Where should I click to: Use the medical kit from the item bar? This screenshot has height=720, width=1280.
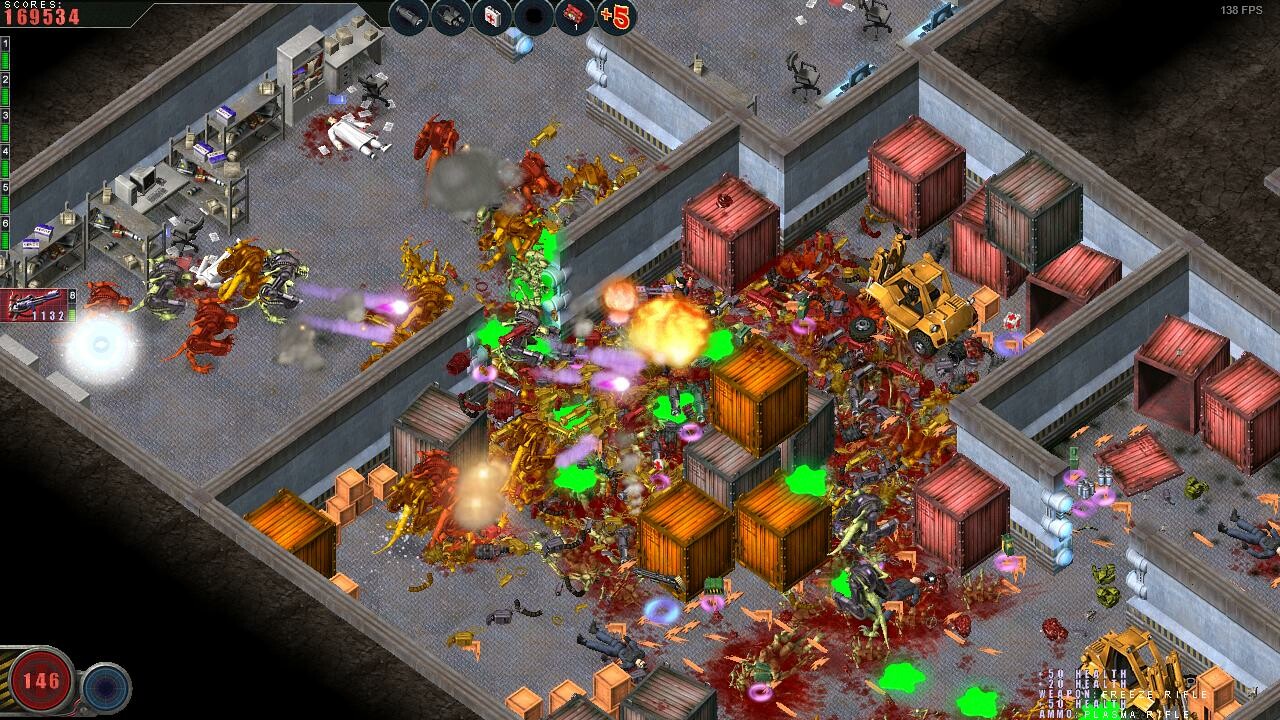pyautogui.click(x=492, y=16)
